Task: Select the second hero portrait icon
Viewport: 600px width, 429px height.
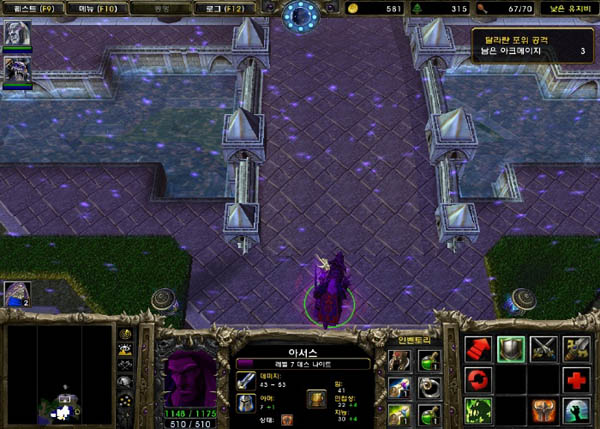Action: pyautogui.click(x=17, y=70)
